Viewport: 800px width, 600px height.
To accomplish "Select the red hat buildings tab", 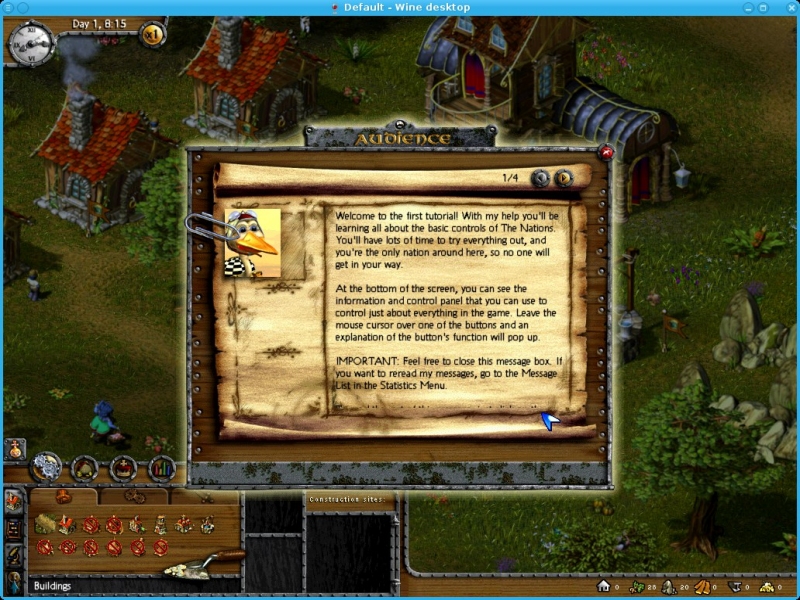I will coord(64,496).
